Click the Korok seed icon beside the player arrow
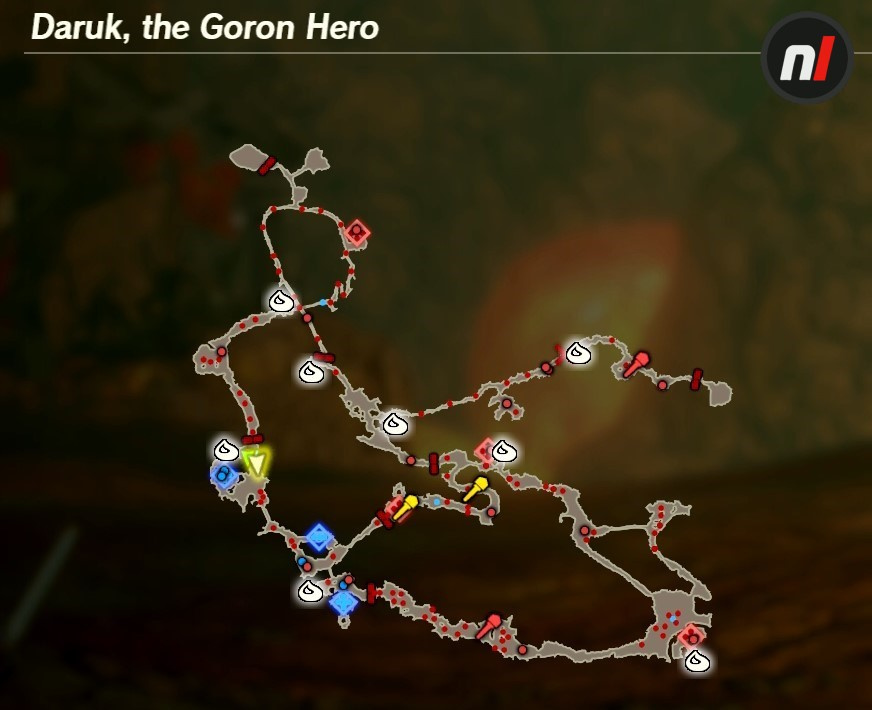872x710 pixels. click(226, 449)
